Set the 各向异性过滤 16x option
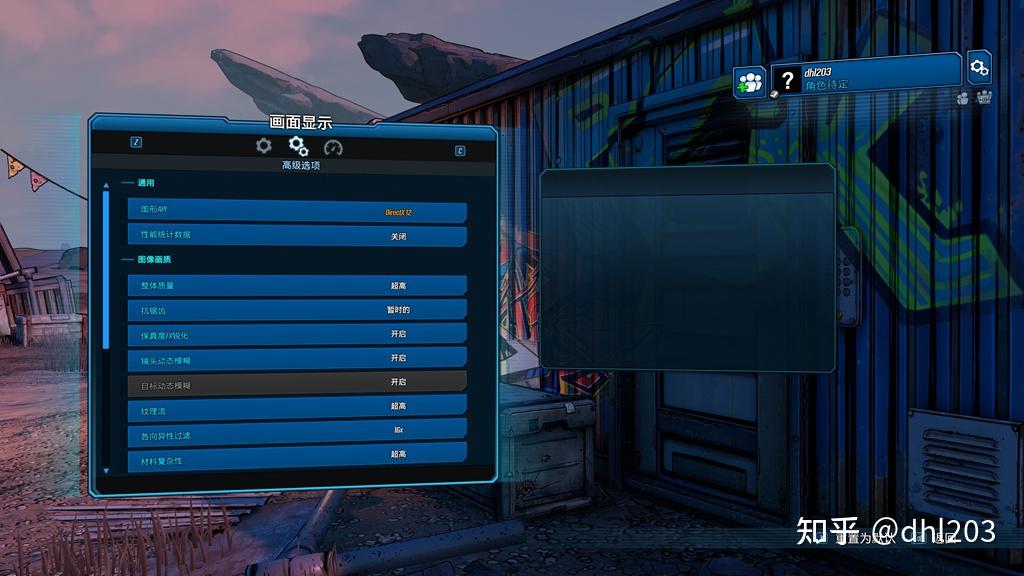 click(297, 430)
